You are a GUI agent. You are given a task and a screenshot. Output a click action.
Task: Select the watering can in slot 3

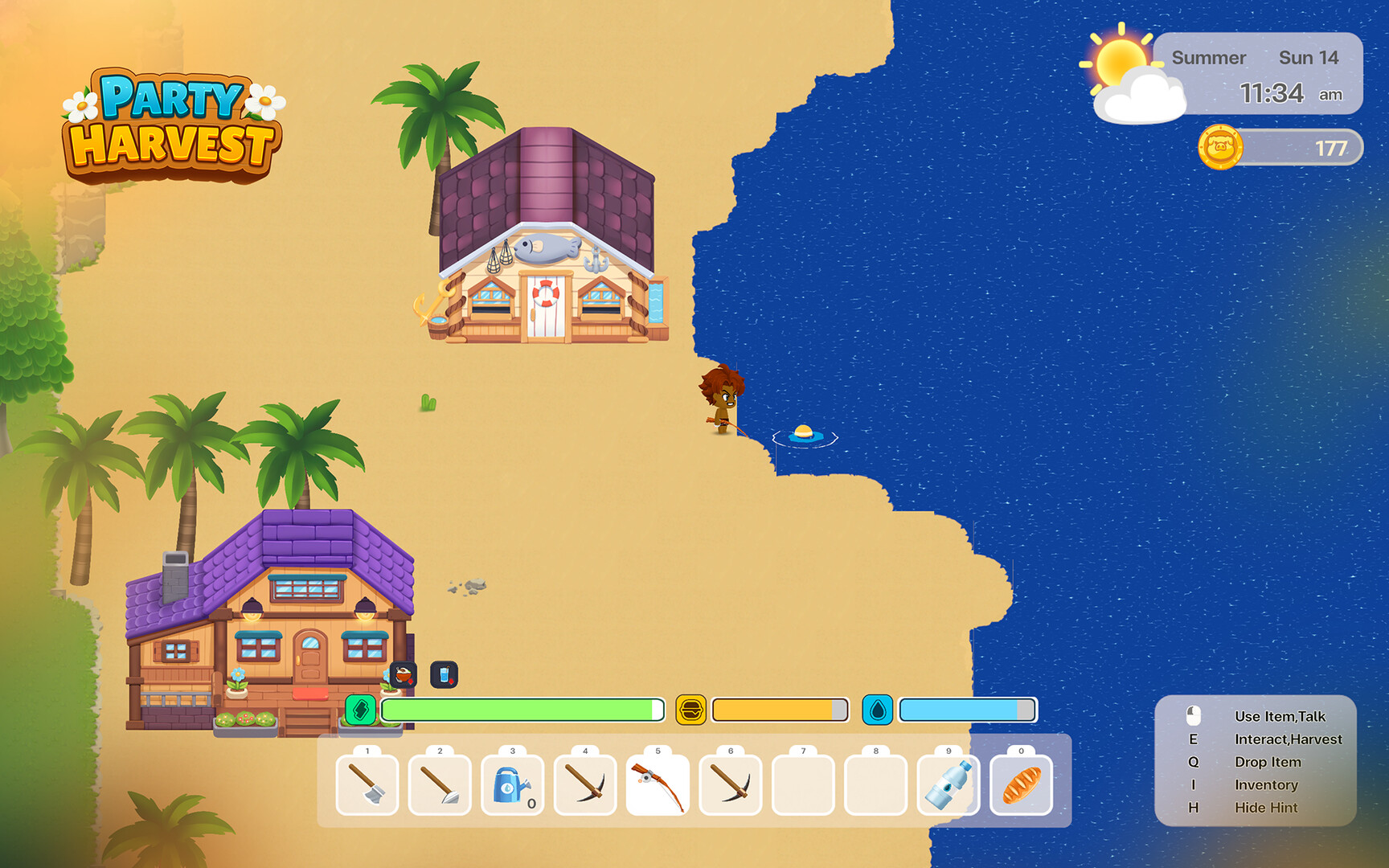[x=512, y=785]
